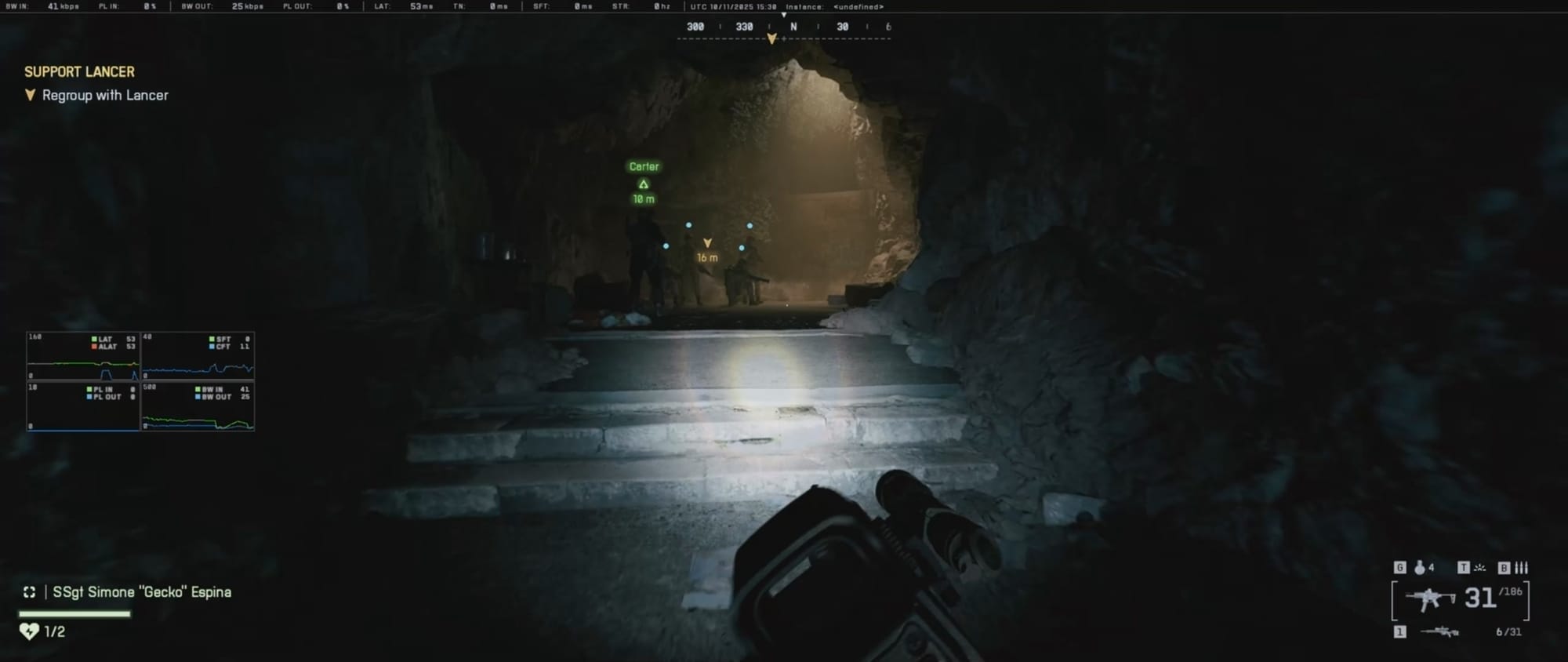Toggle the LAT/ALAT latency graph panel
The image size is (1568, 662).
pyautogui.click(x=82, y=355)
